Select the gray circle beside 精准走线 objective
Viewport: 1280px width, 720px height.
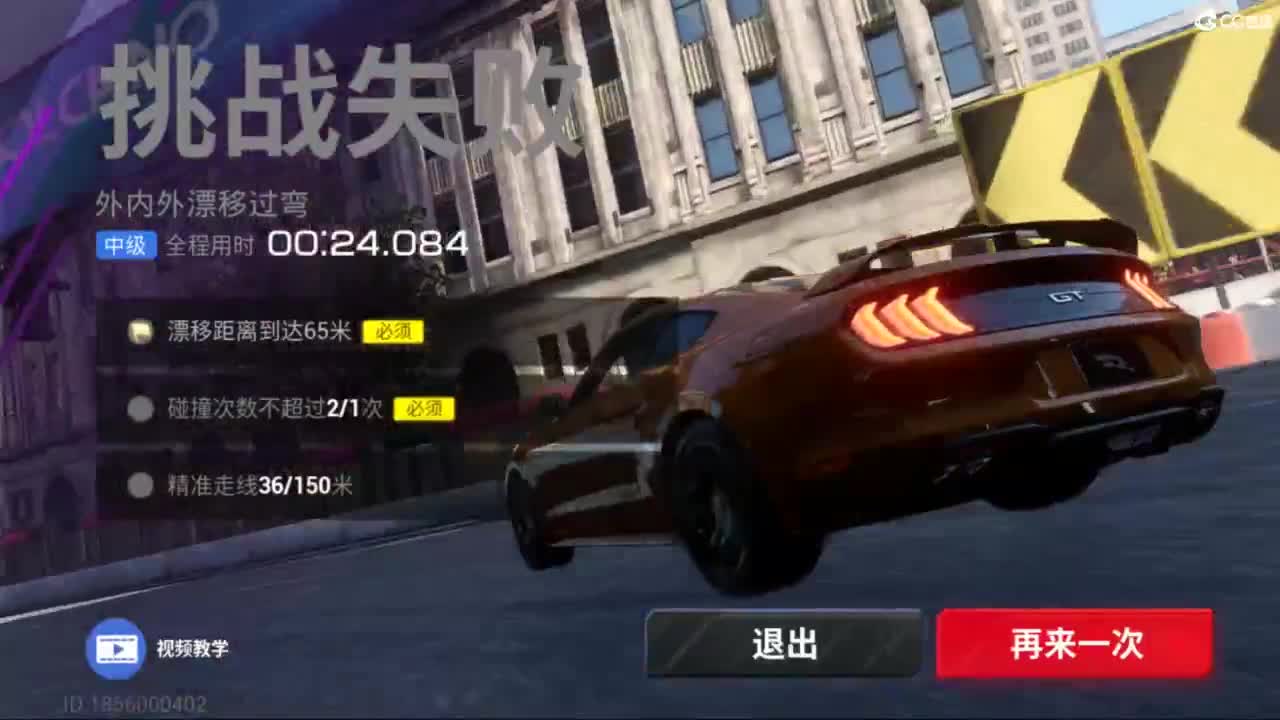click(141, 486)
